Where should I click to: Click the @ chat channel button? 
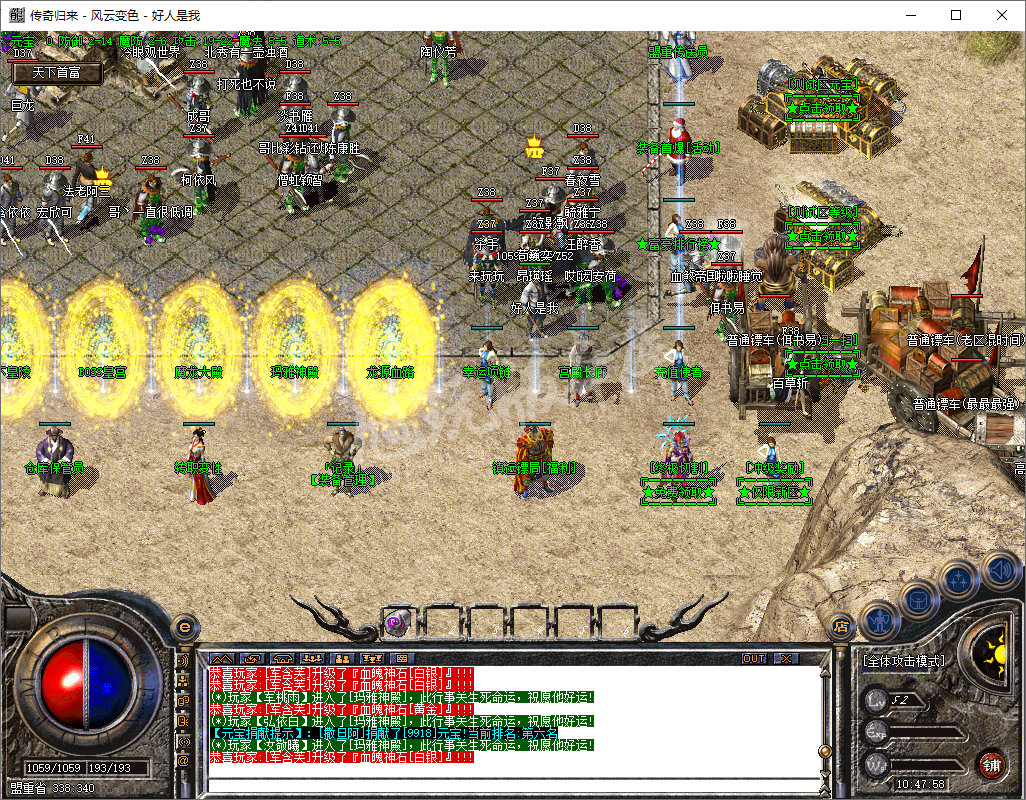(x=183, y=761)
